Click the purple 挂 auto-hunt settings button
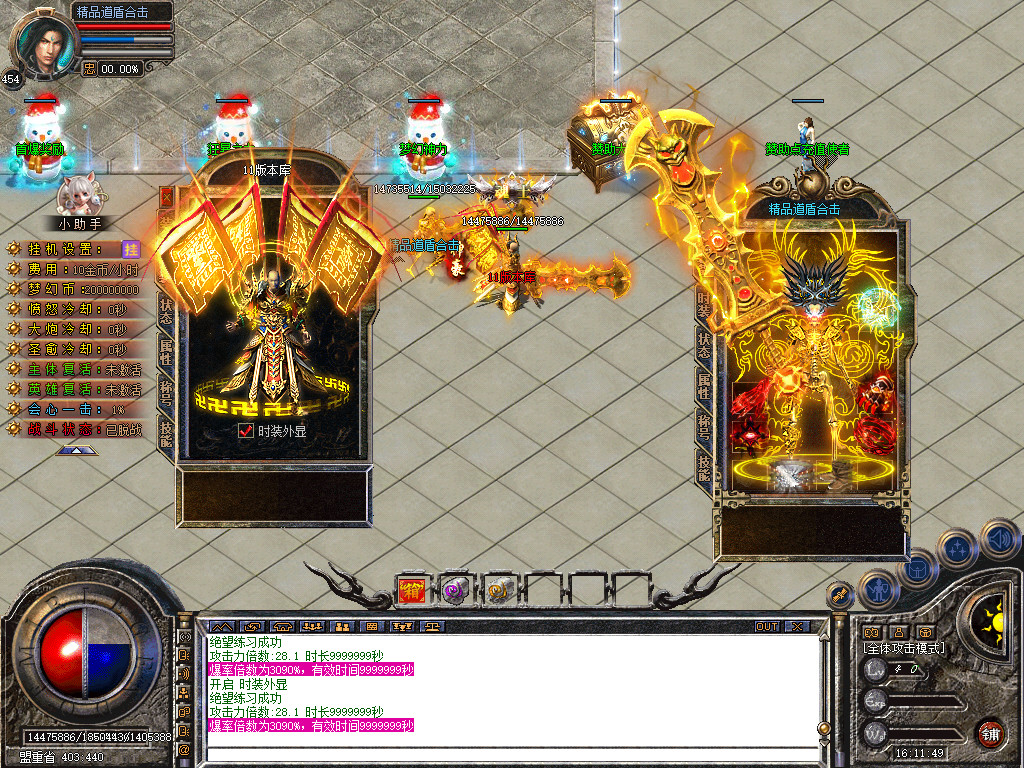1024x768 pixels. tap(130, 249)
